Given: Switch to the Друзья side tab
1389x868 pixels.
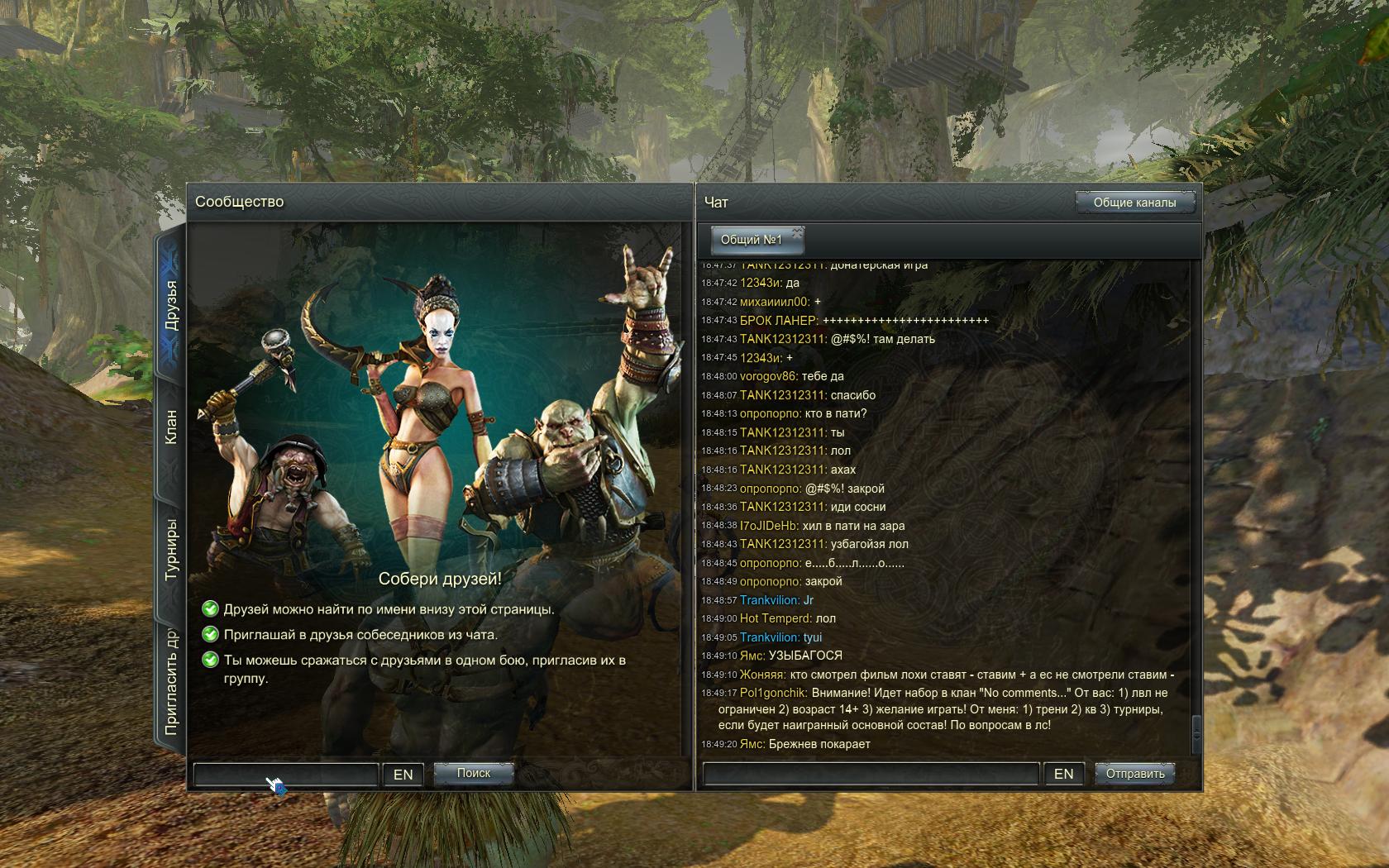Looking at the screenshot, I should [171, 305].
